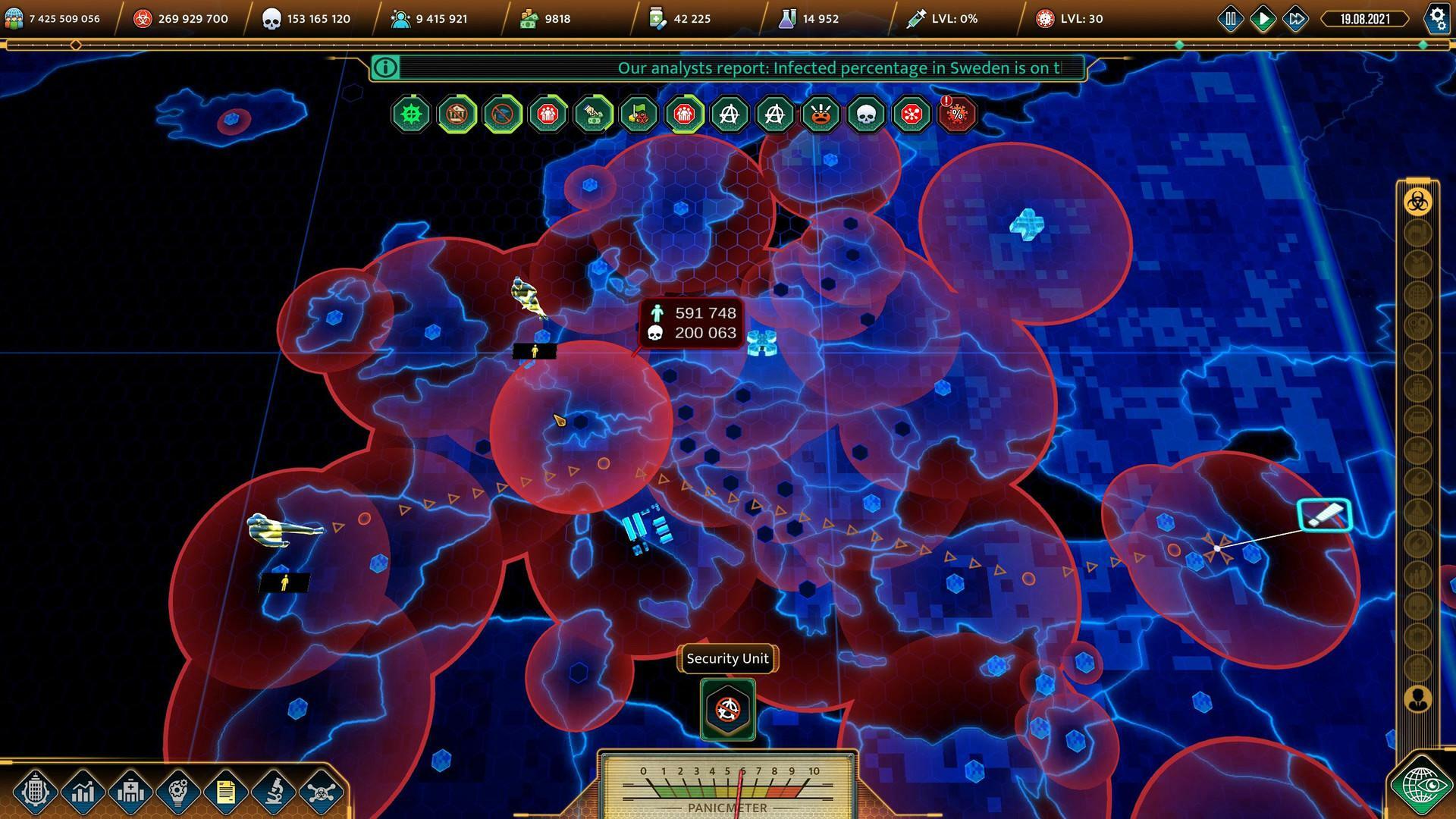The height and width of the screenshot is (819, 1456).
Task: Click the fast-forward speed button
Action: click(1295, 18)
